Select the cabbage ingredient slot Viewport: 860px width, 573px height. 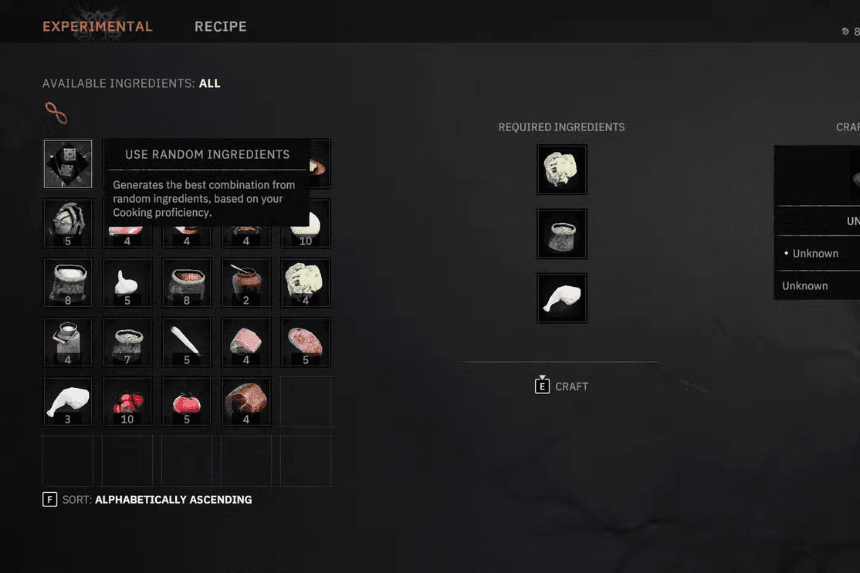pyautogui.click(x=68, y=222)
